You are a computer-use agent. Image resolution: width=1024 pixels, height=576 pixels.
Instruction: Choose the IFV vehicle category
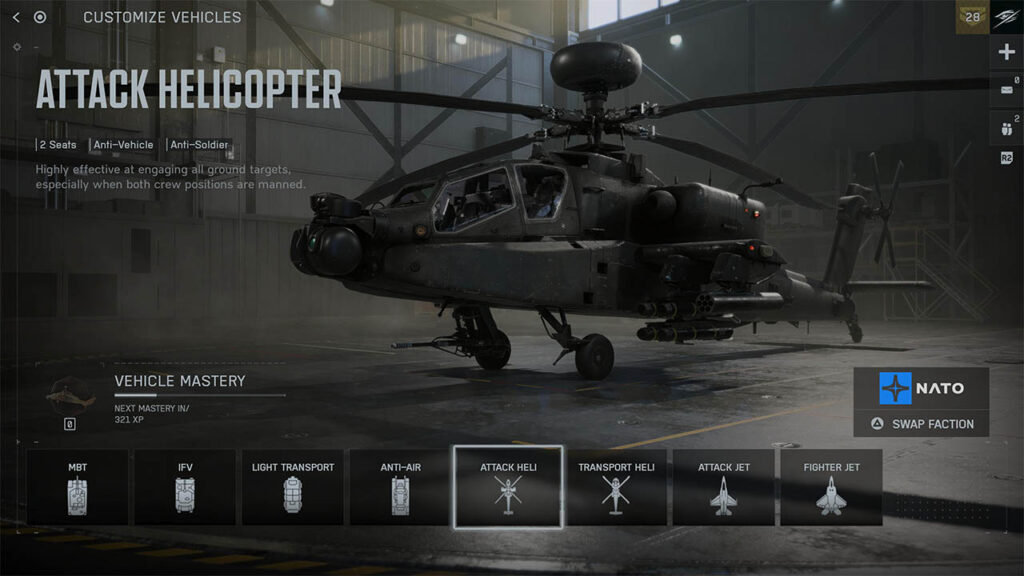(x=185, y=487)
